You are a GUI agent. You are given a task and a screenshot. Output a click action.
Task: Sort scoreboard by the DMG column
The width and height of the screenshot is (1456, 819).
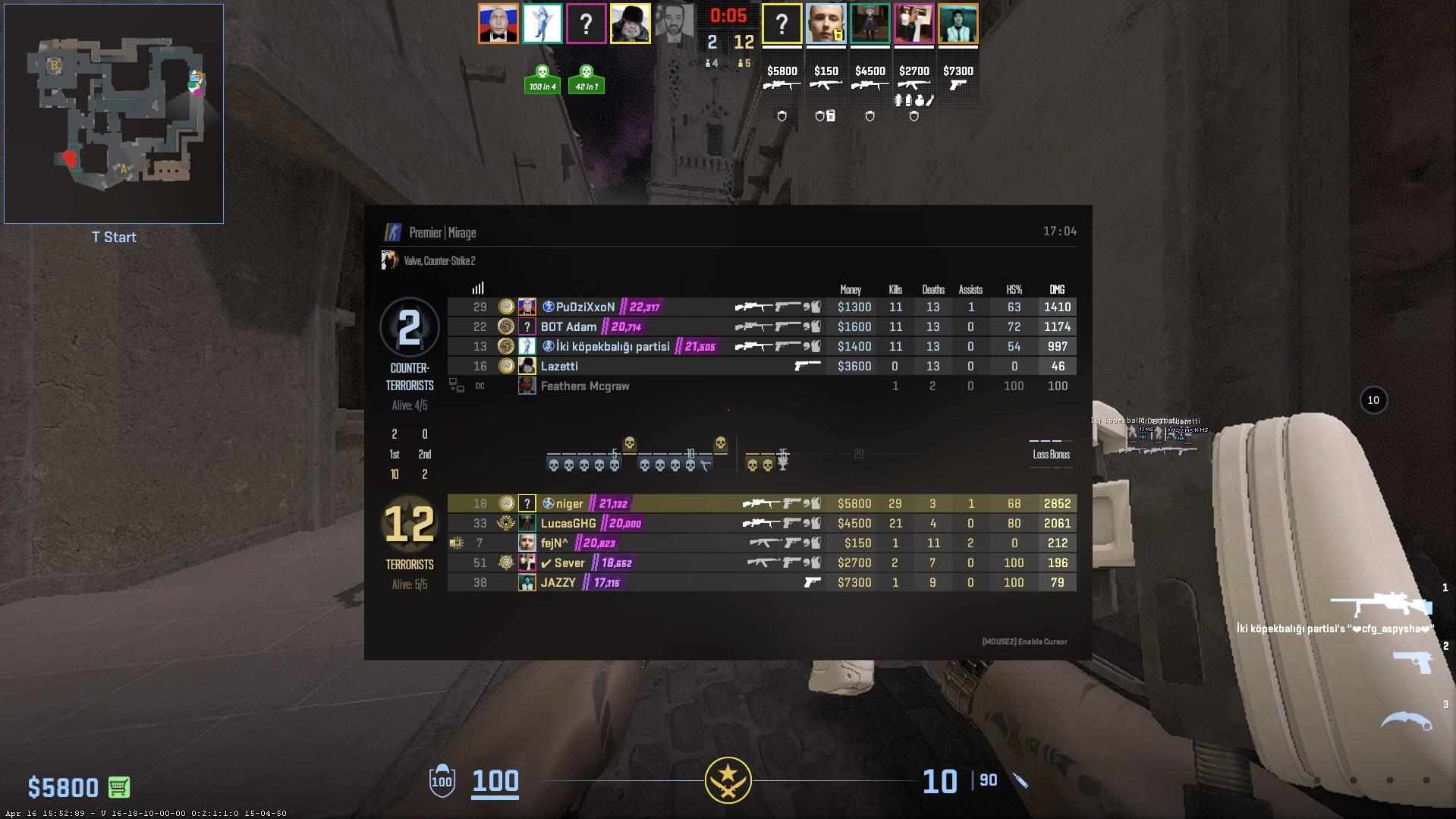[x=1057, y=290]
